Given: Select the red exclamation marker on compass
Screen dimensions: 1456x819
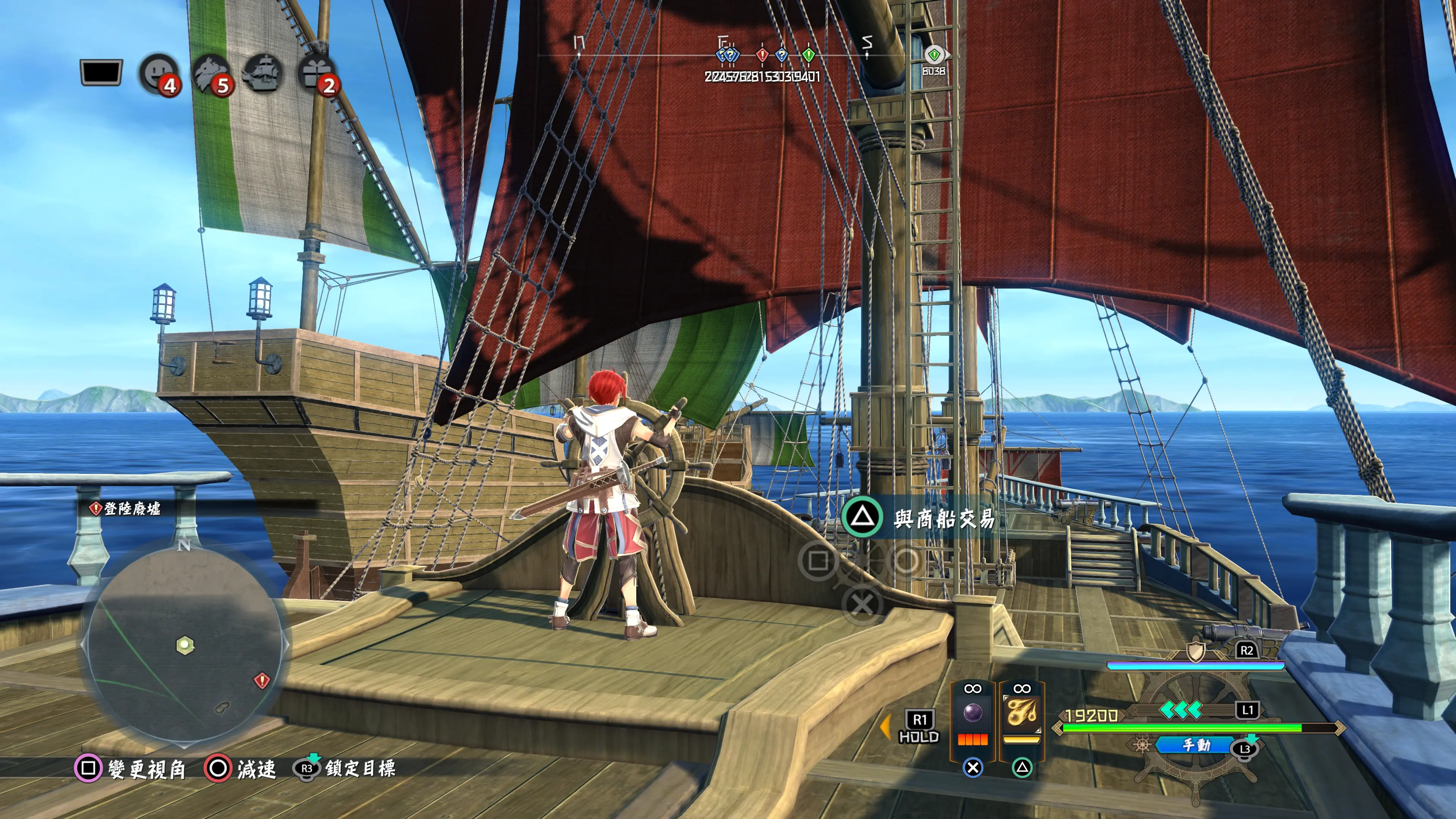Looking at the screenshot, I should pyautogui.click(x=762, y=55).
